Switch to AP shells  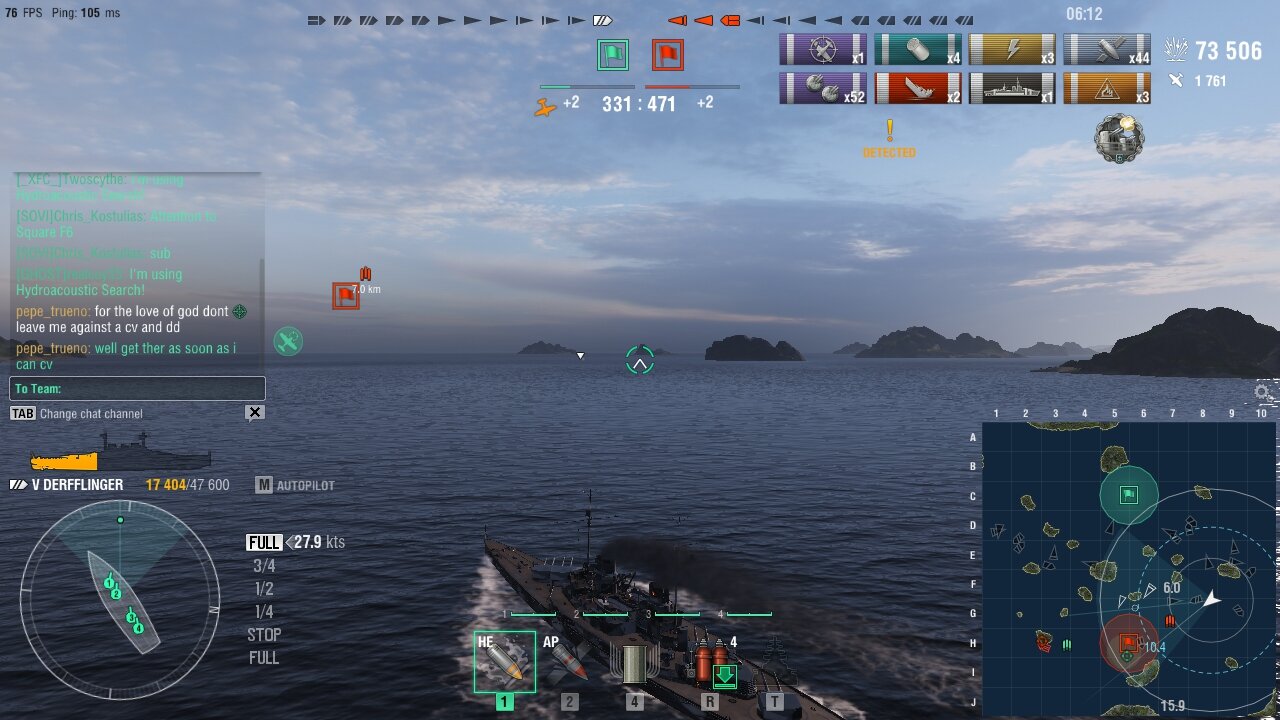(x=569, y=662)
